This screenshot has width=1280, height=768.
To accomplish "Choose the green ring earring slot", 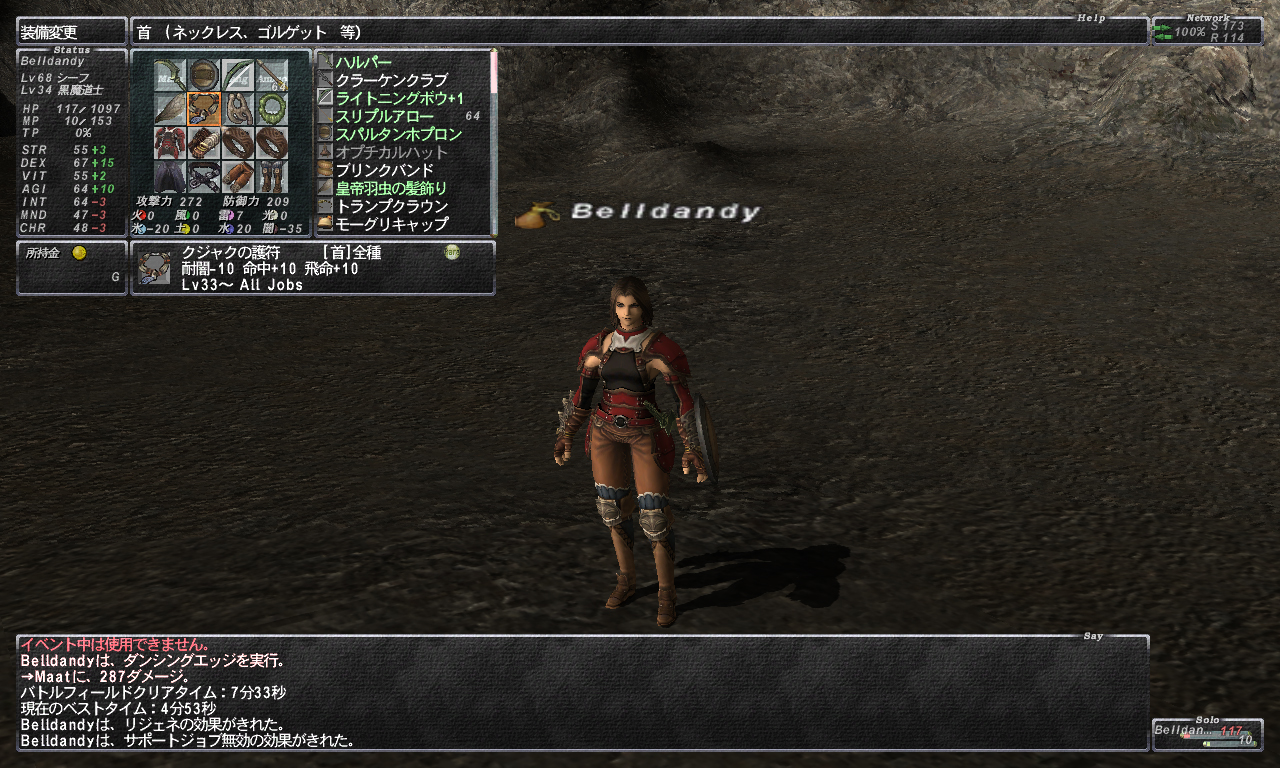I will (271, 108).
